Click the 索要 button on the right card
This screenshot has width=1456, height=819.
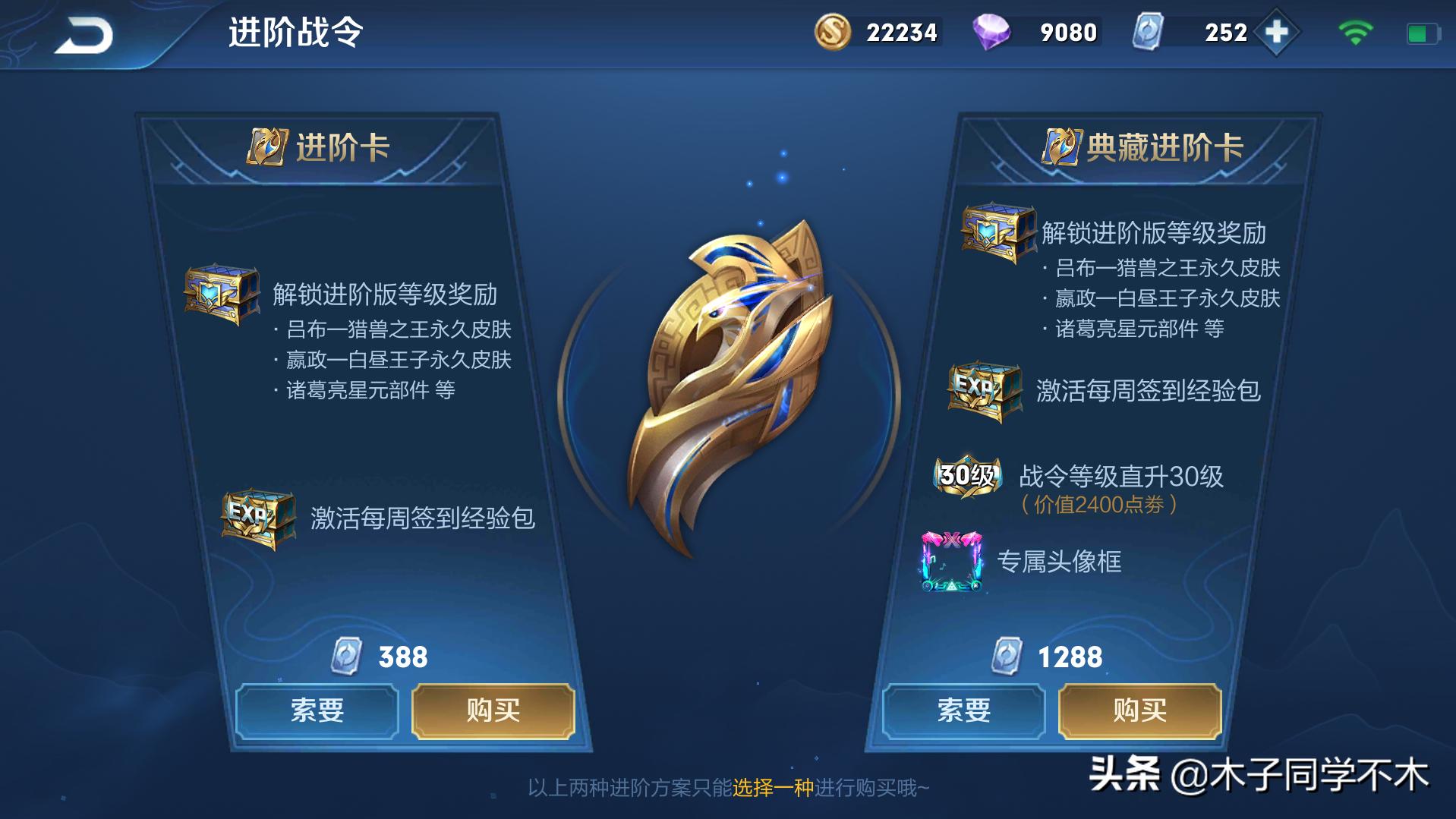[x=964, y=710]
